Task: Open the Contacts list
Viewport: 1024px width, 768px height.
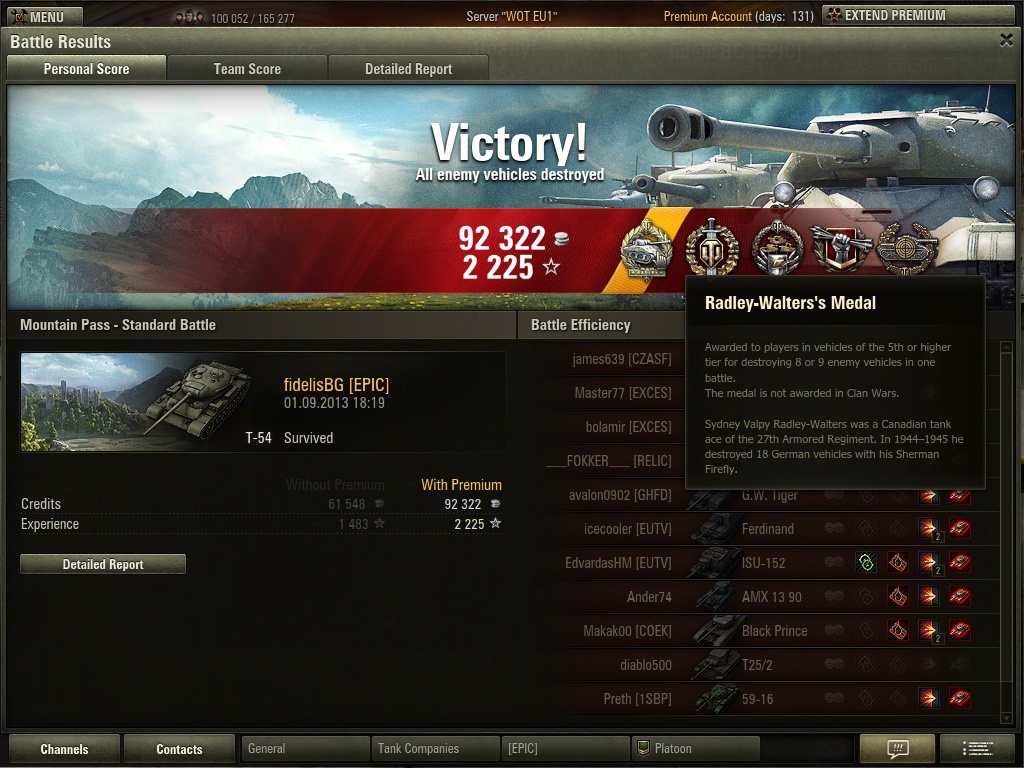Action: pos(179,749)
